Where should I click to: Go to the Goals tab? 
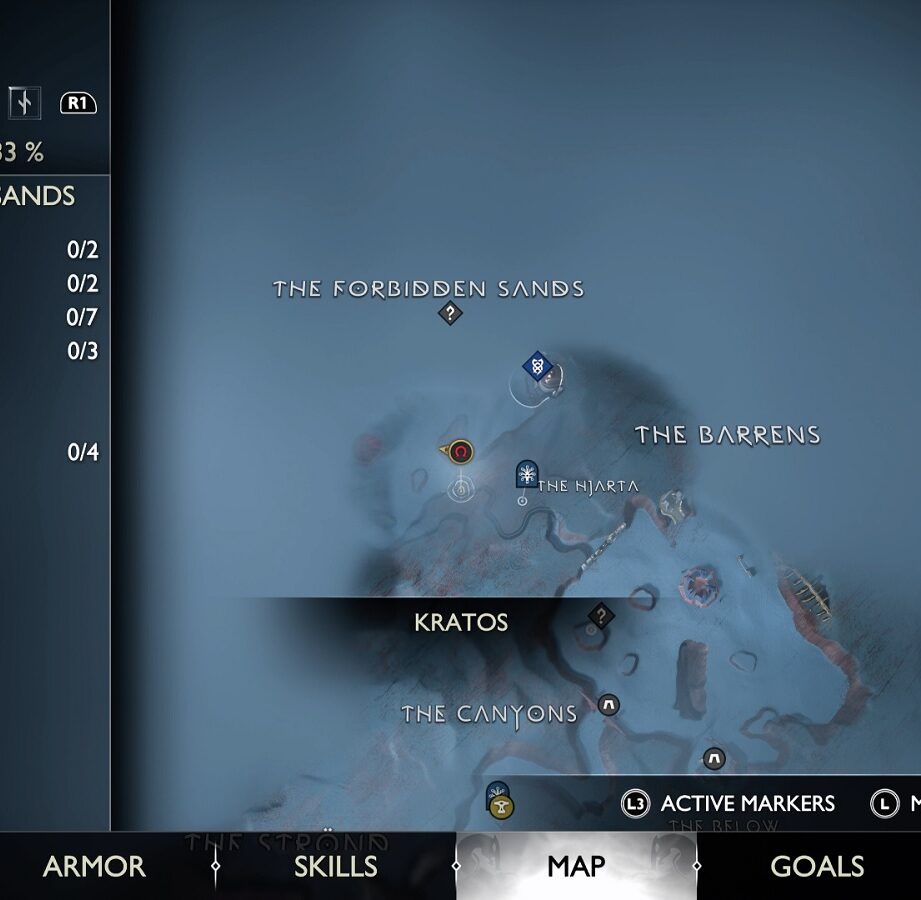click(817, 866)
